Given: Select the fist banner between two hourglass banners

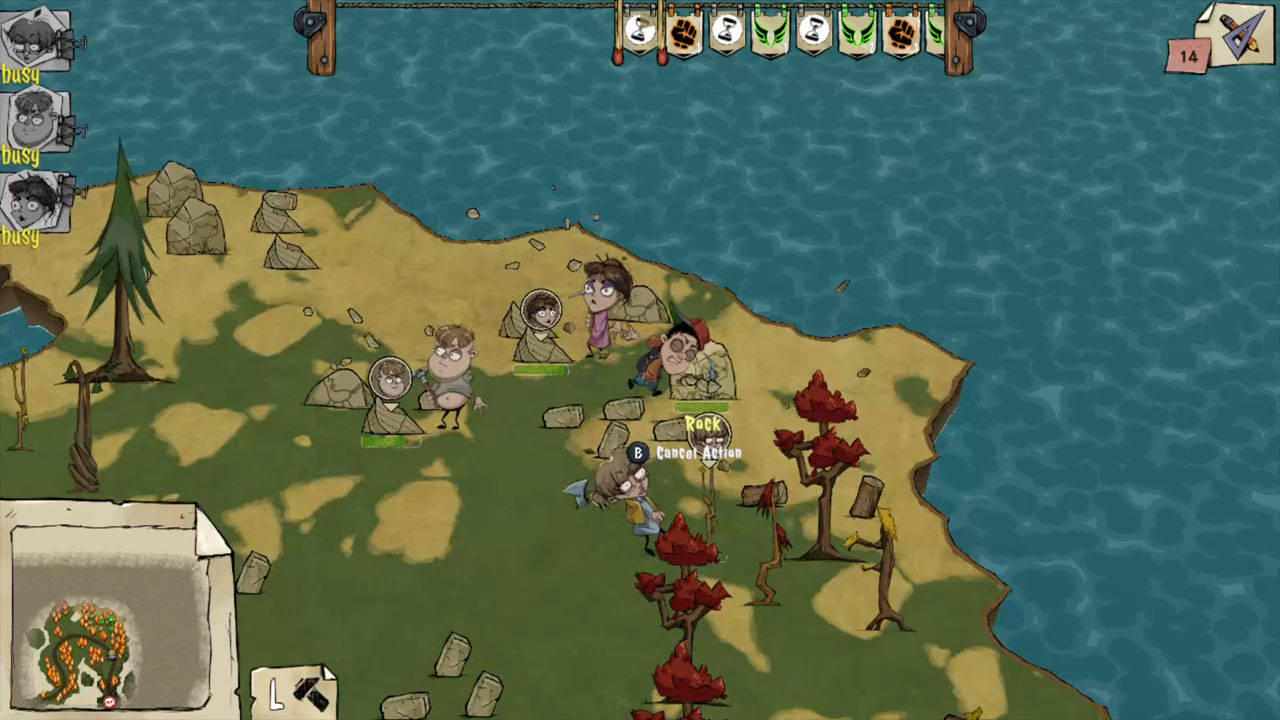Looking at the screenshot, I should [x=684, y=33].
